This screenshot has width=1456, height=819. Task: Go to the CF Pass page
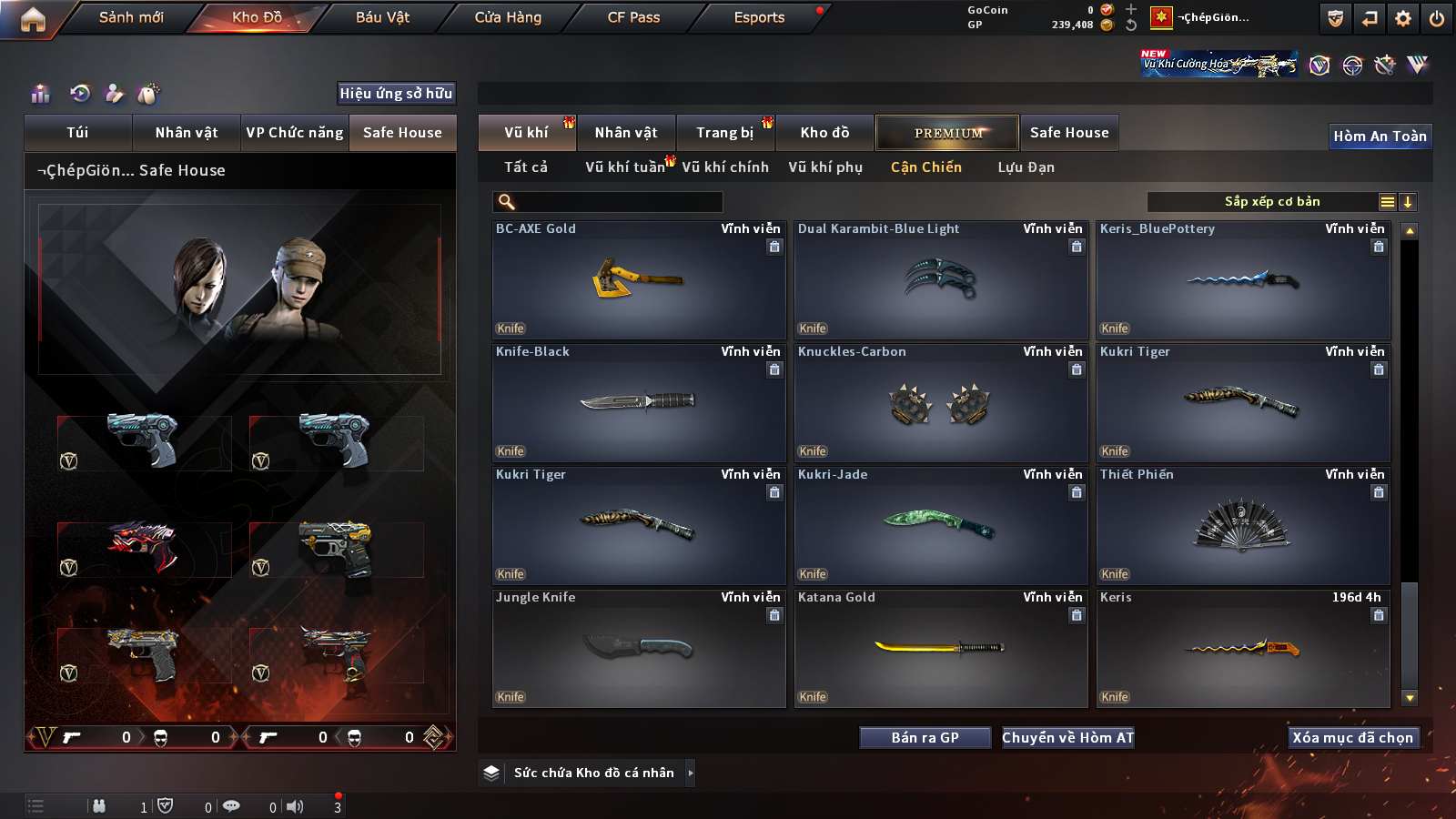point(633,17)
